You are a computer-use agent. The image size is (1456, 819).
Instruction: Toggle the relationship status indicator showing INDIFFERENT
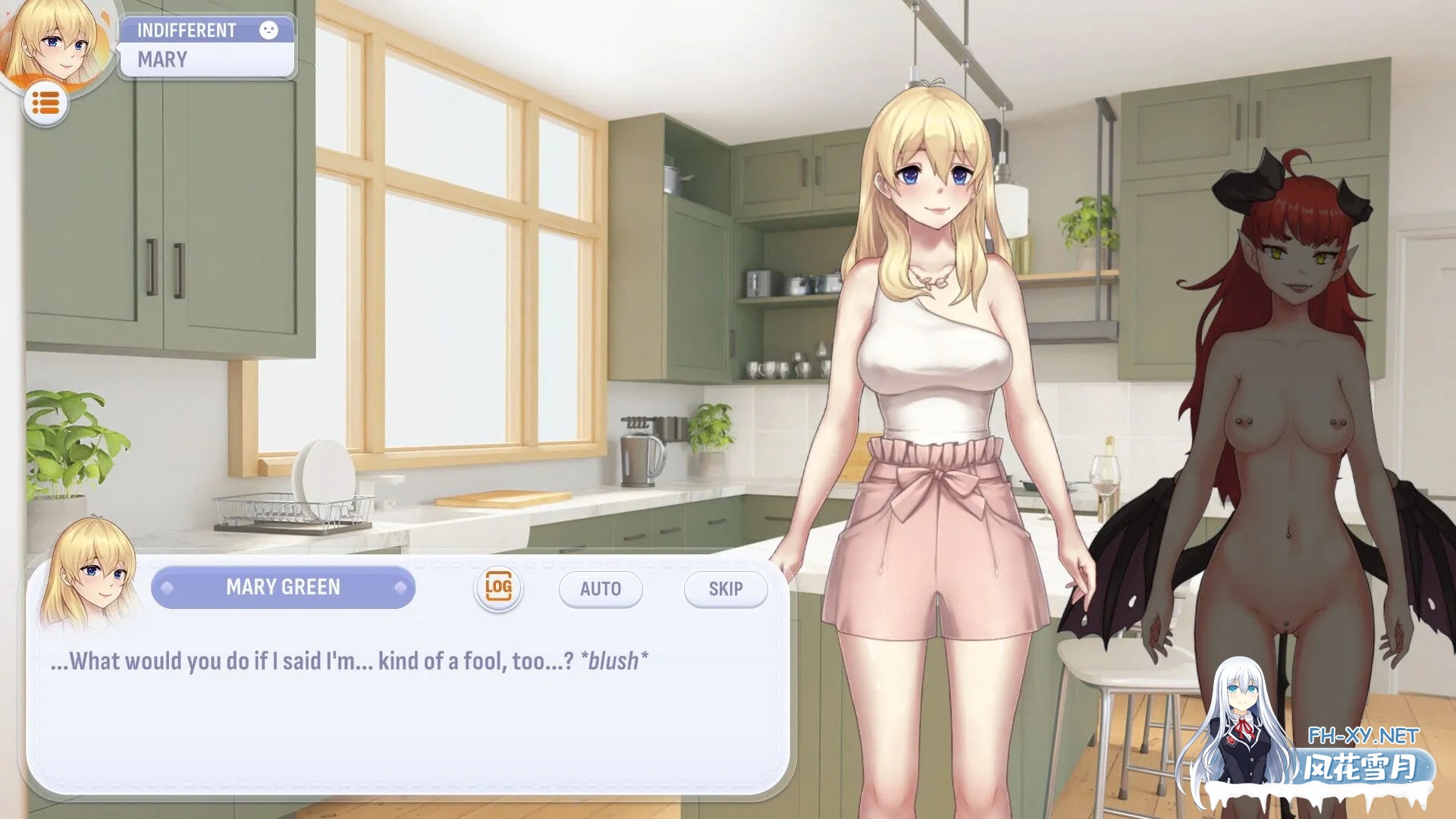pos(186,30)
